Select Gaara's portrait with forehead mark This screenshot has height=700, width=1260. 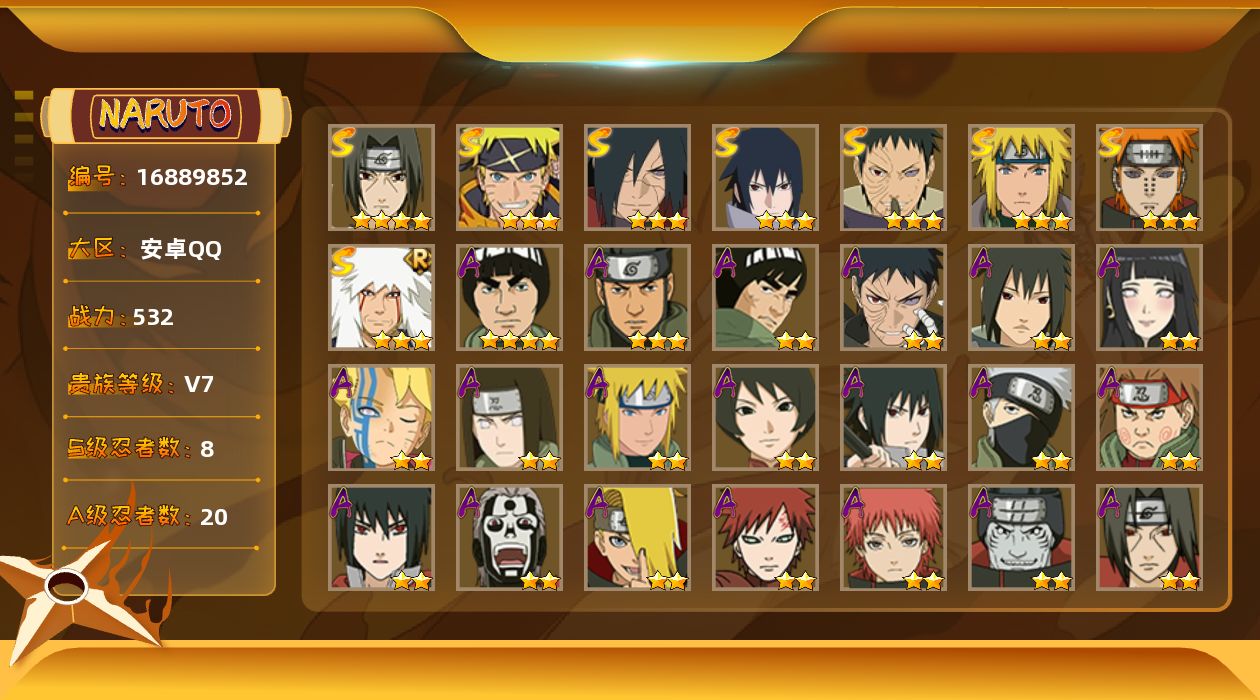click(765, 538)
